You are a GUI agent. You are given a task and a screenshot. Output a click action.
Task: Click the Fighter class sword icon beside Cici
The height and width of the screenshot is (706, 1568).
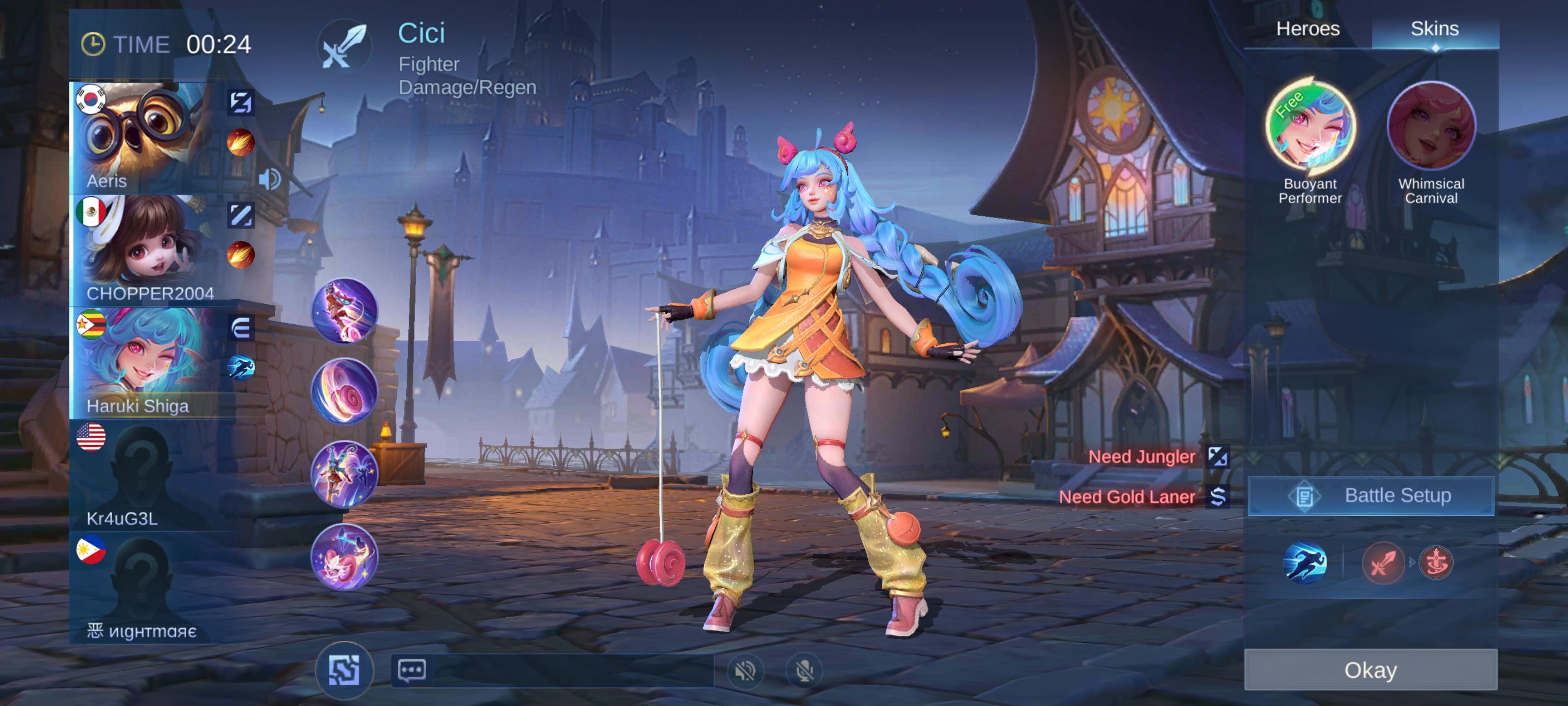345,47
